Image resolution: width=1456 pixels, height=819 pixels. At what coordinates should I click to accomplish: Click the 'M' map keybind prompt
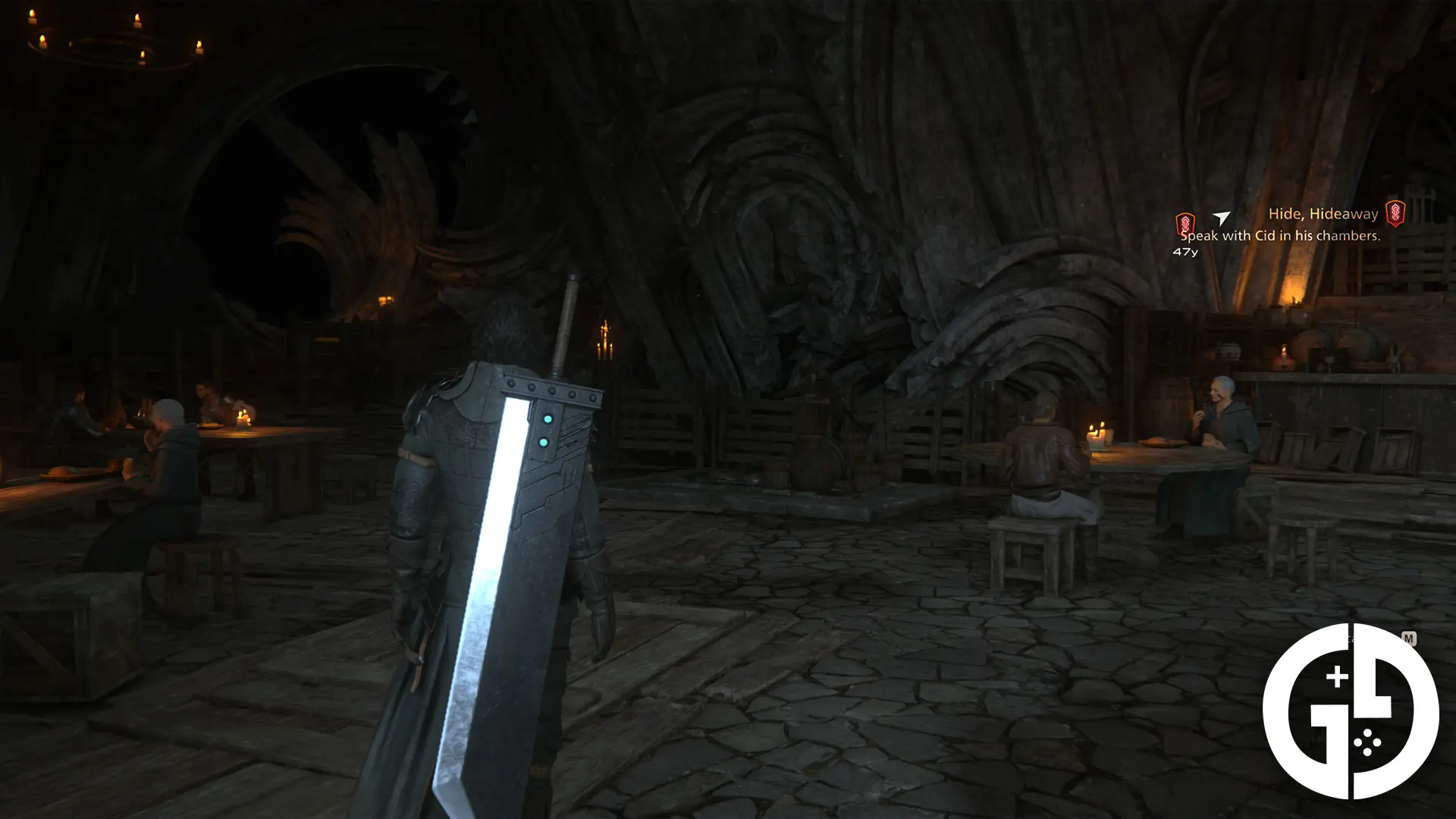click(x=1409, y=638)
